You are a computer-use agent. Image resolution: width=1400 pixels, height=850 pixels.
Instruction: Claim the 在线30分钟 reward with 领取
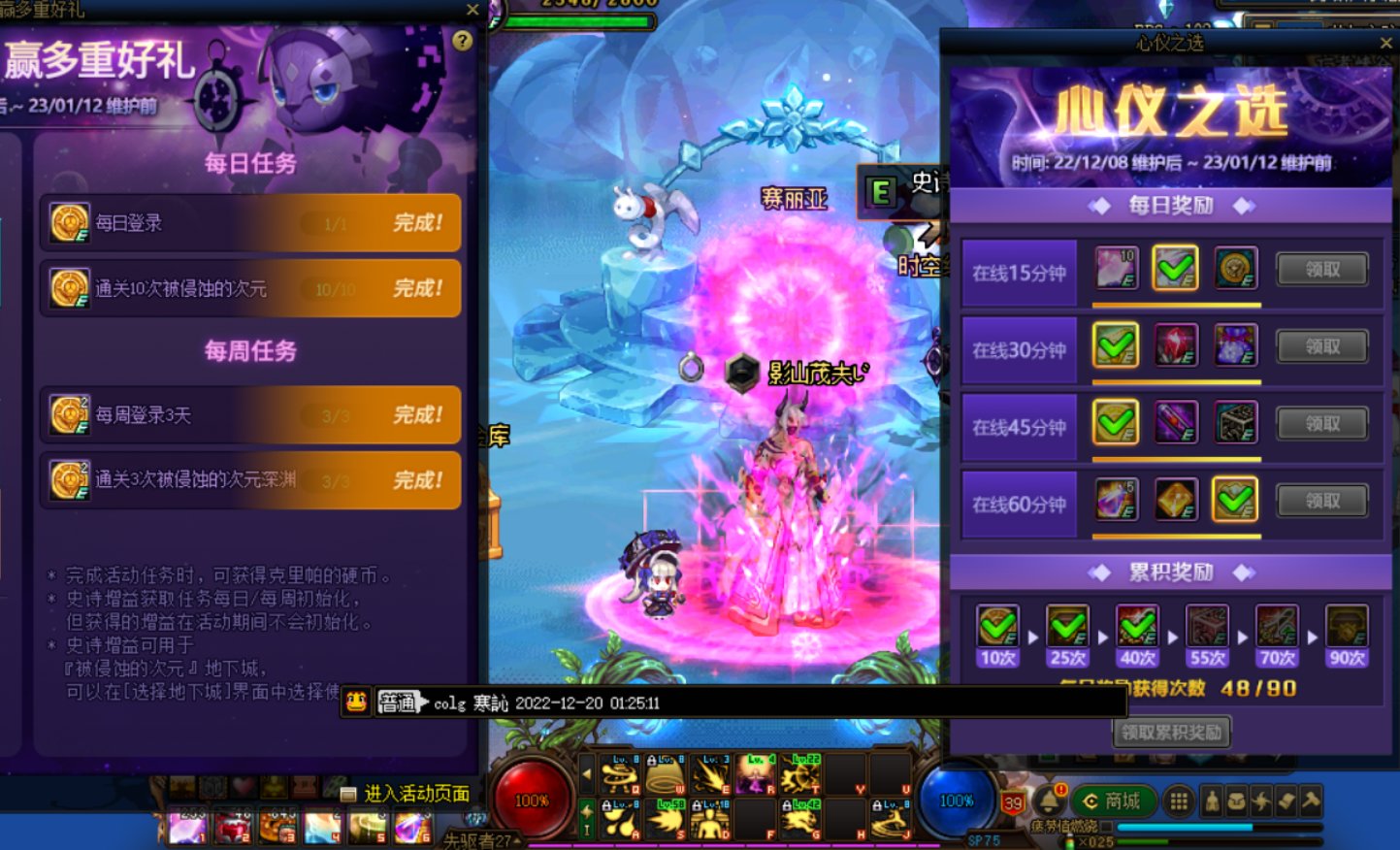coord(1321,346)
